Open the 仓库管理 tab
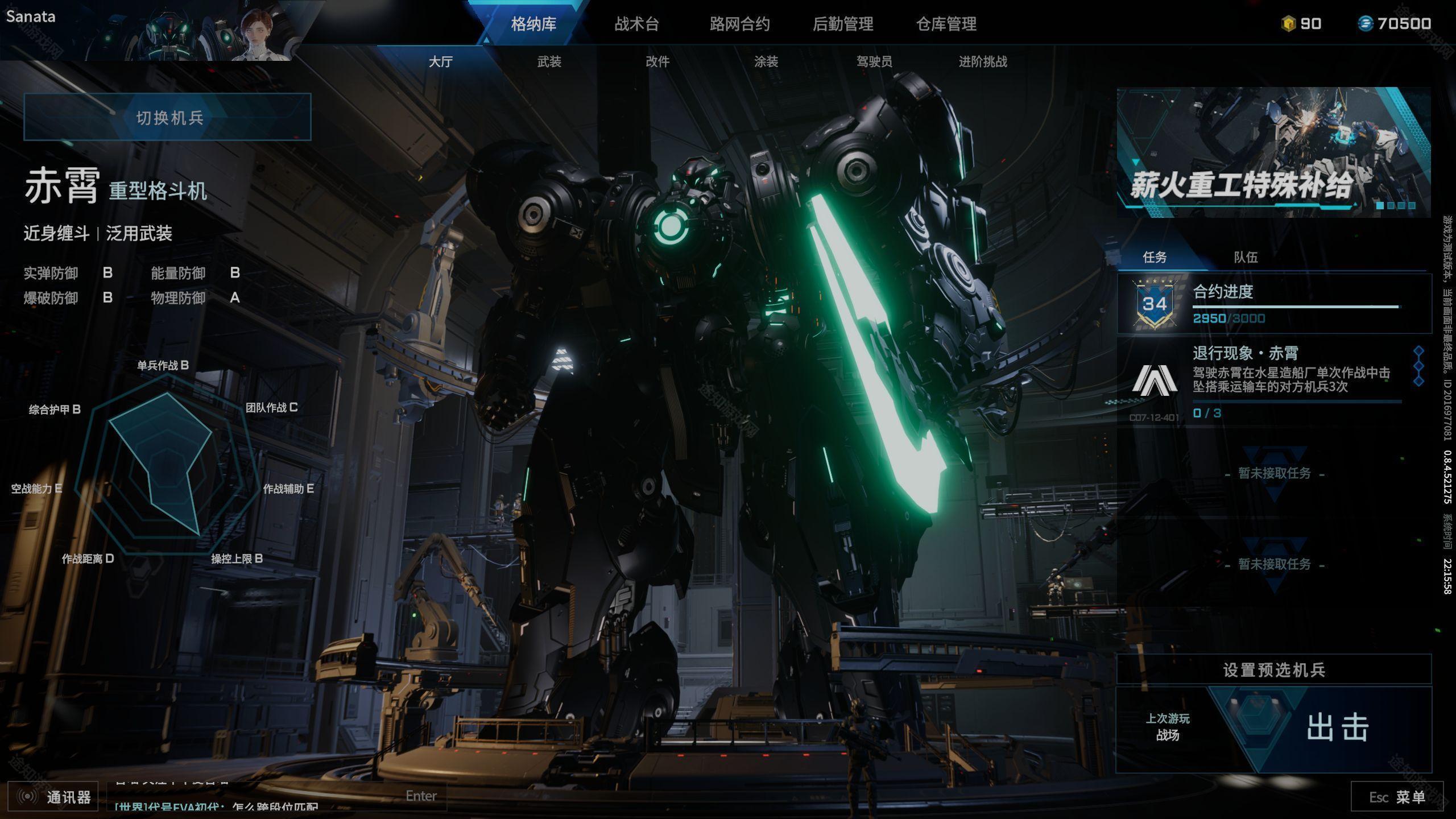Screen dimensions: 1456x819 (x=946, y=24)
